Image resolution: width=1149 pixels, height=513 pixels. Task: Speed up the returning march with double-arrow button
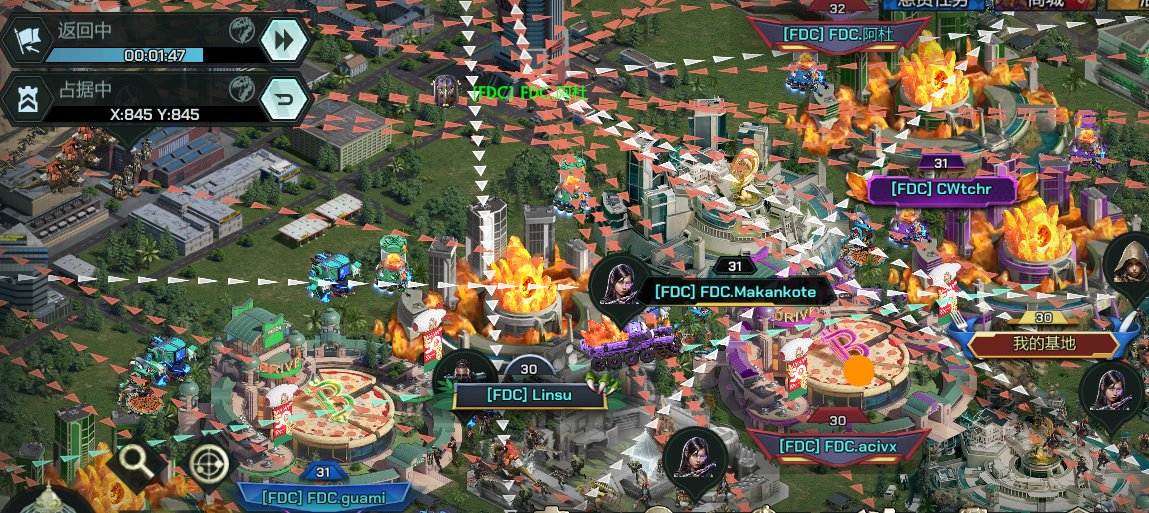tap(283, 40)
